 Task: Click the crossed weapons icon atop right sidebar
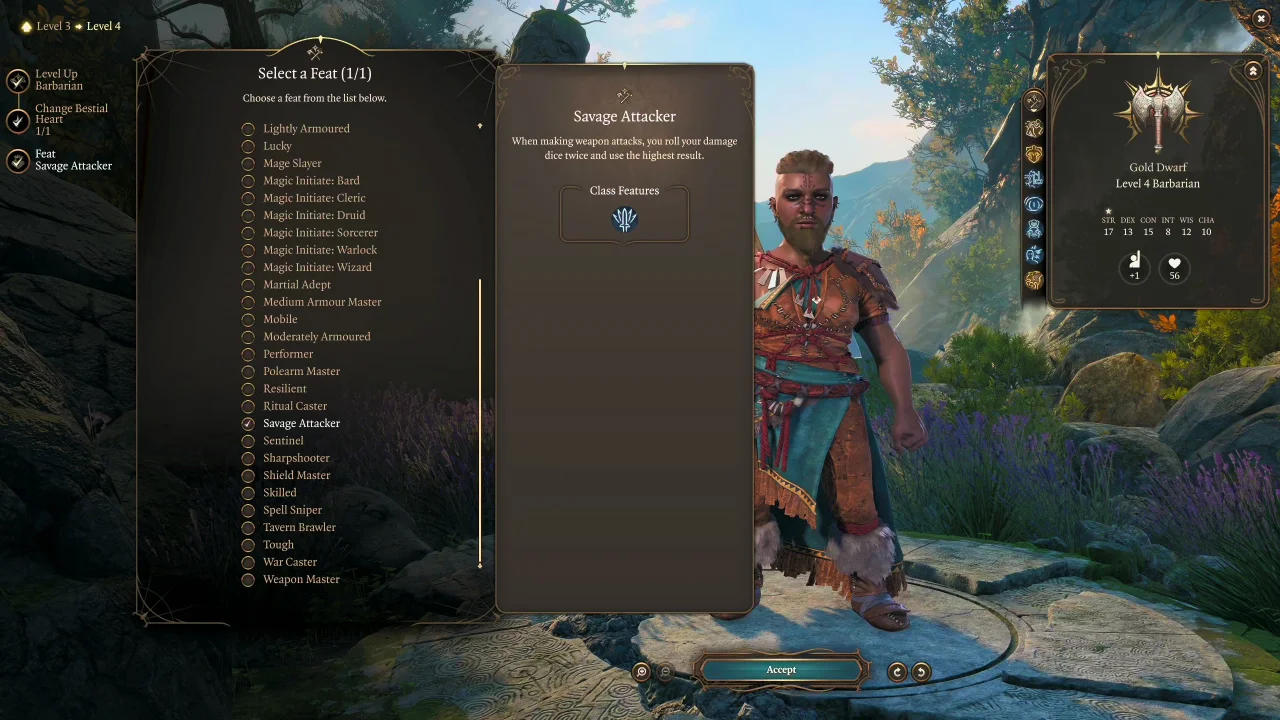[1033, 100]
